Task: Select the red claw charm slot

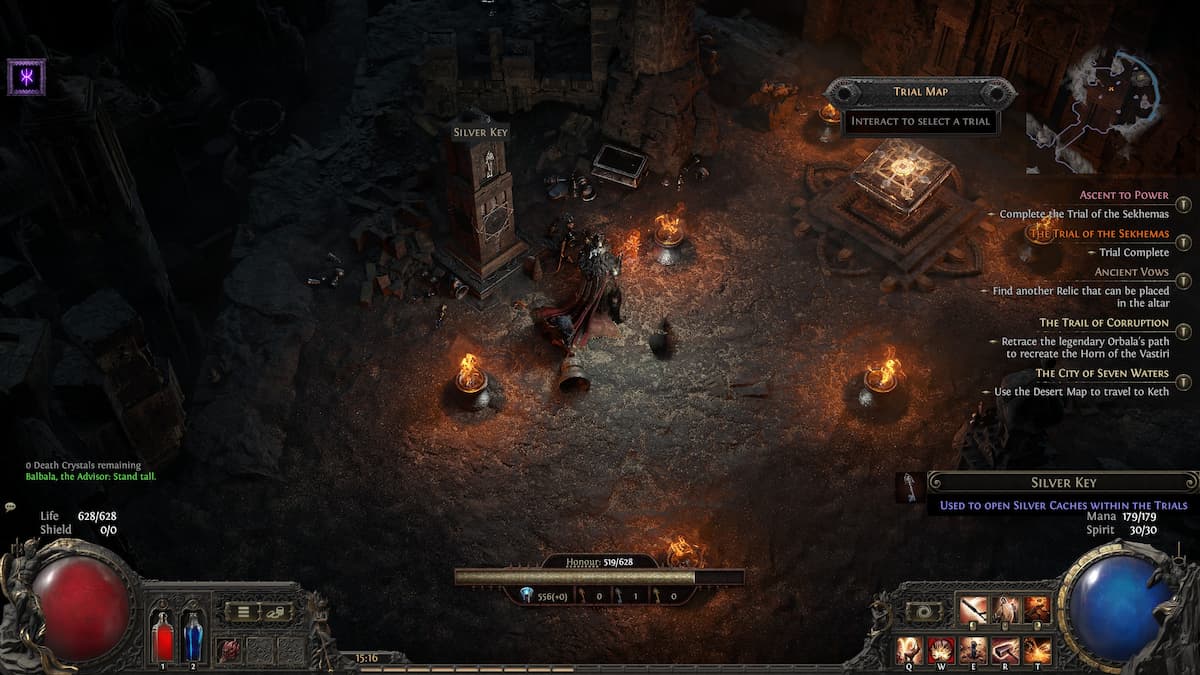Action: [229, 649]
